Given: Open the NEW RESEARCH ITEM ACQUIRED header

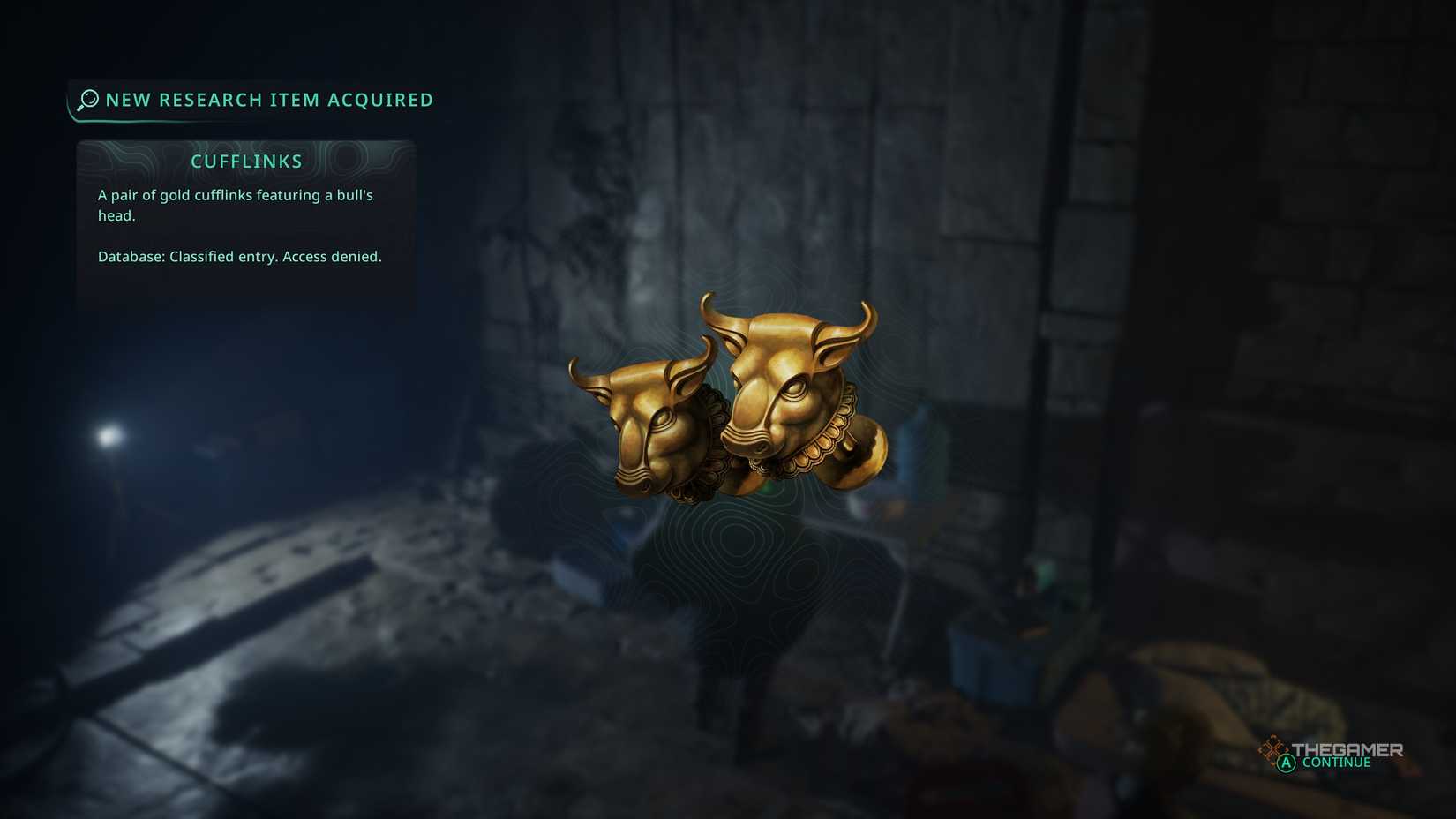Looking at the screenshot, I should pos(268,100).
